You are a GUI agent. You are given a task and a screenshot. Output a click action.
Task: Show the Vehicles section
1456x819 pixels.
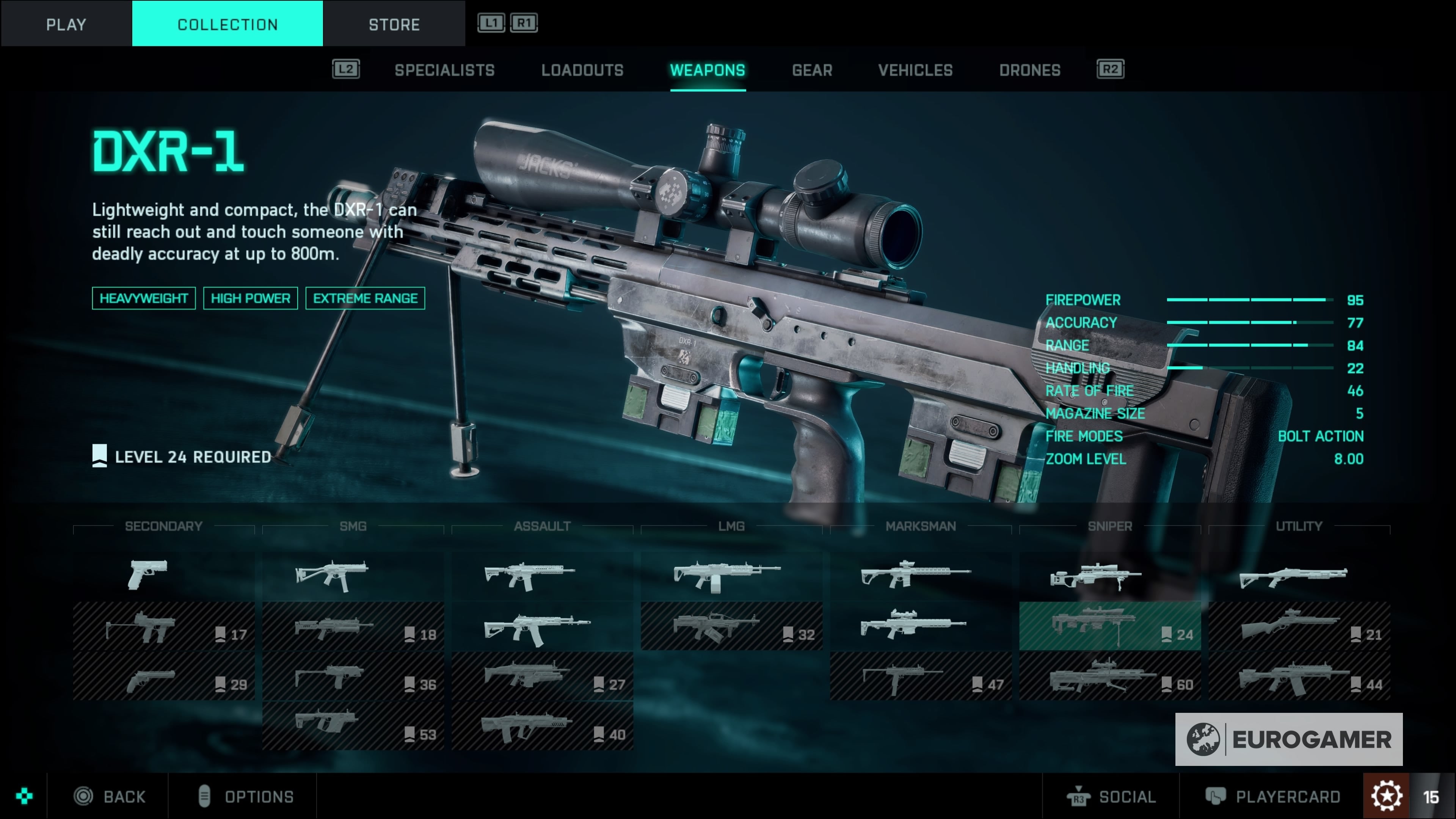point(915,70)
